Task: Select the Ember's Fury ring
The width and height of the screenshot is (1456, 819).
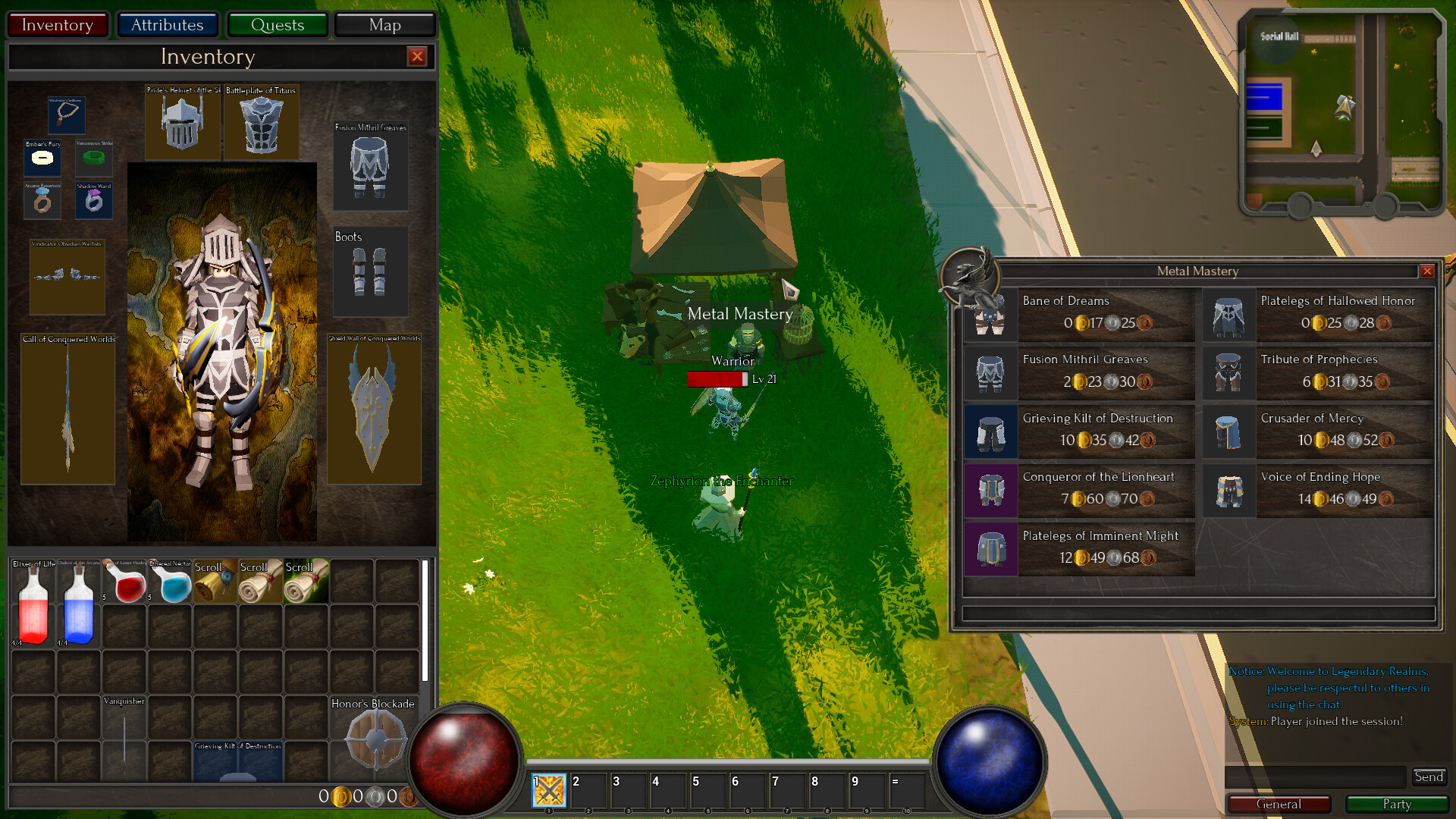Action: 42,159
